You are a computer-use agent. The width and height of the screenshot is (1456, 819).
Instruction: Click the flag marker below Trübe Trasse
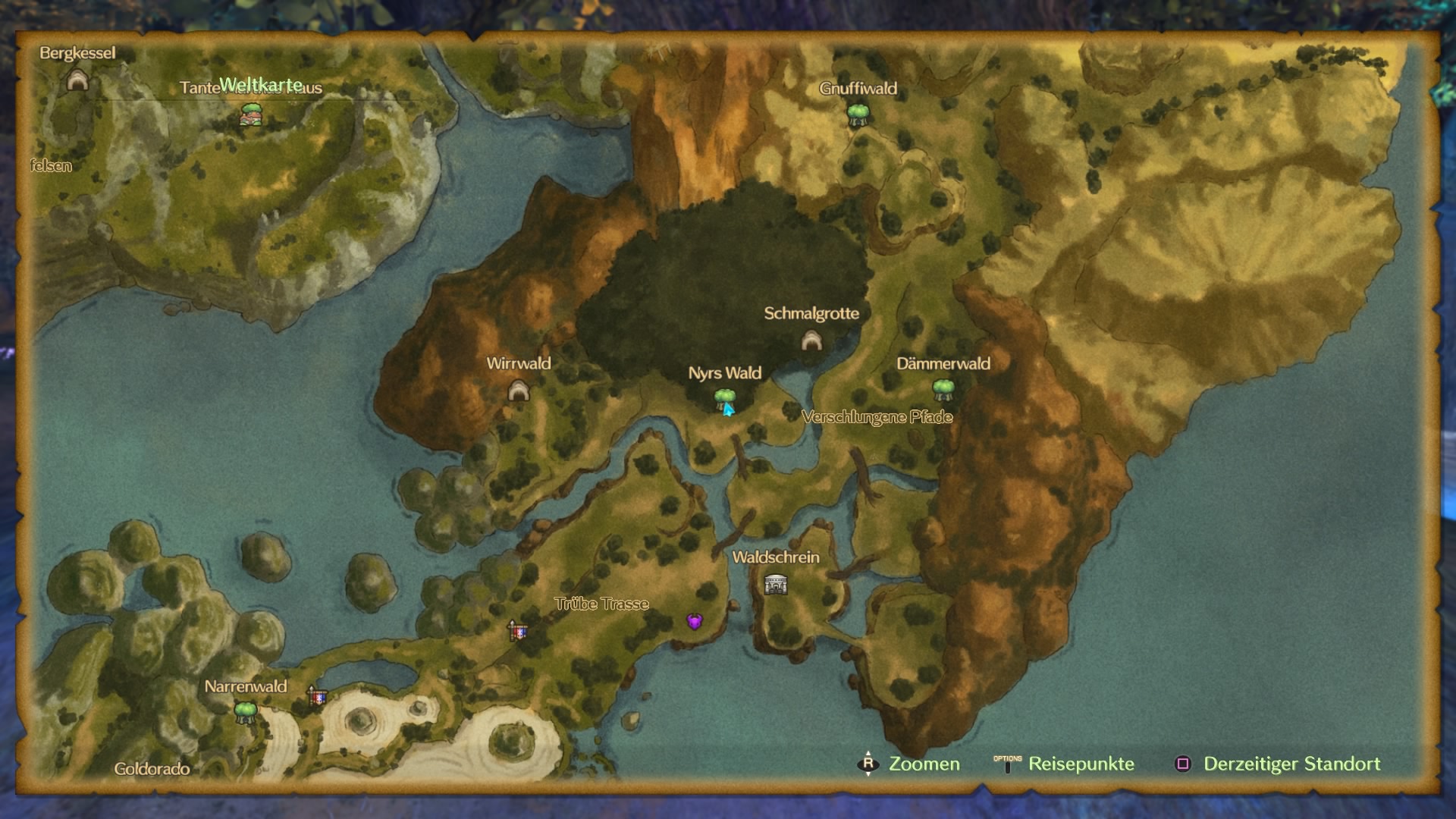(518, 630)
